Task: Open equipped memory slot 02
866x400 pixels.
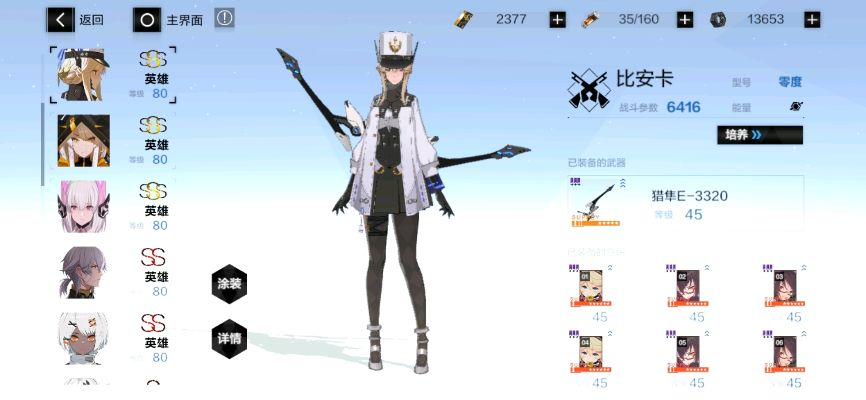Action: [x=688, y=288]
